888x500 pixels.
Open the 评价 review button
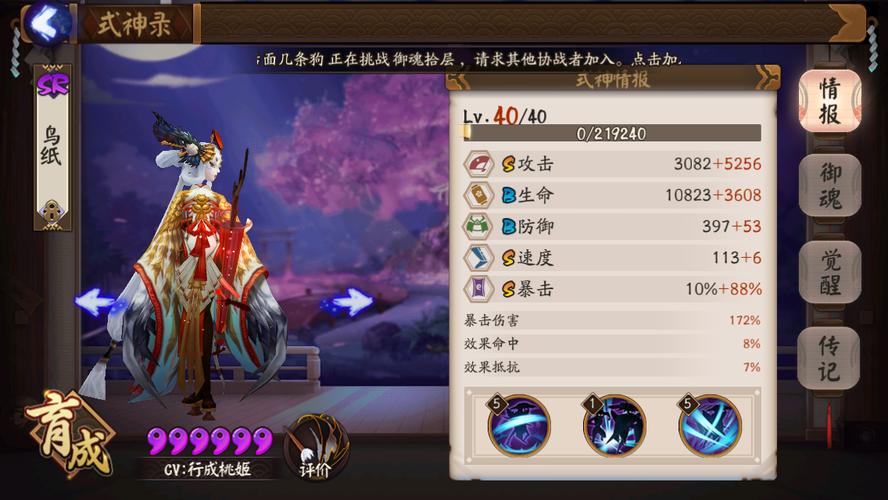pyautogui.click(x=315, y=446)
